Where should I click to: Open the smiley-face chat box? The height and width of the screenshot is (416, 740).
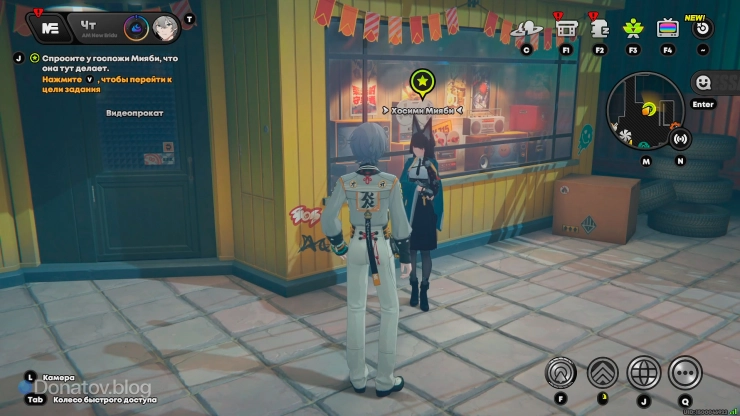coord(703,83)
